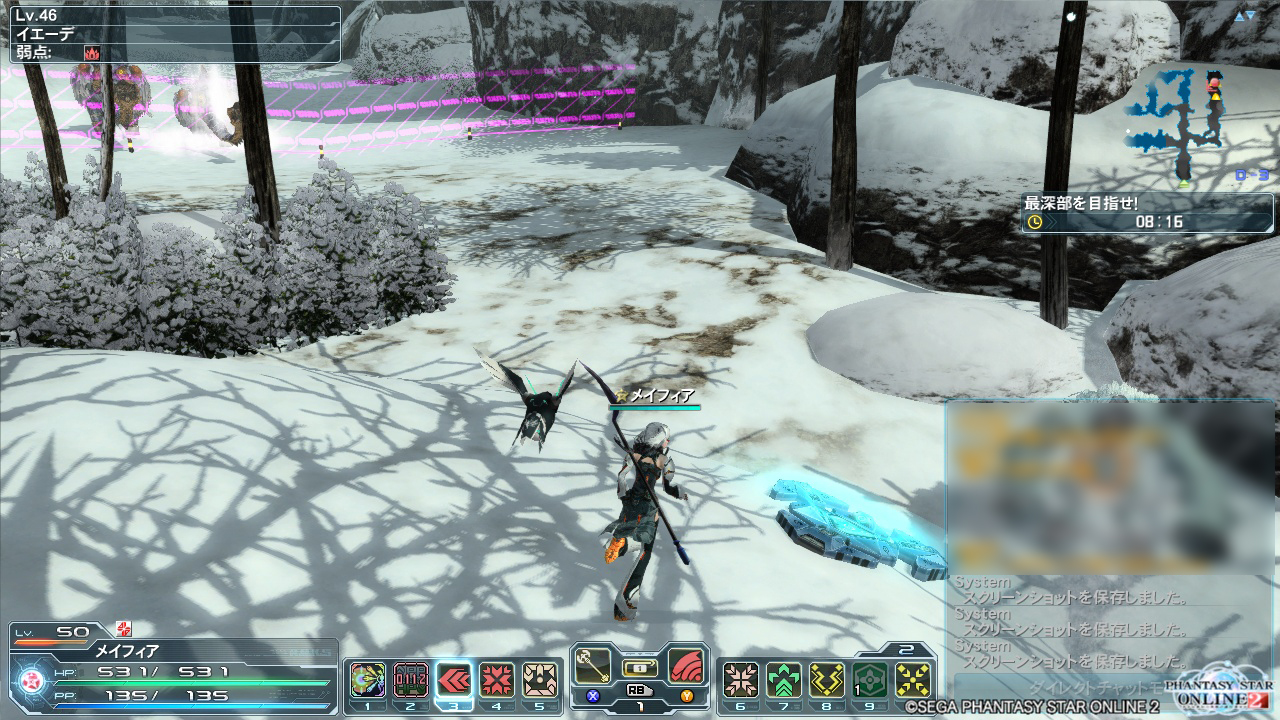Viewport: 1280px width, 720px height.
Task: Trigger the yellow four-arrow burst skill
Action: (x=913, y=680)
